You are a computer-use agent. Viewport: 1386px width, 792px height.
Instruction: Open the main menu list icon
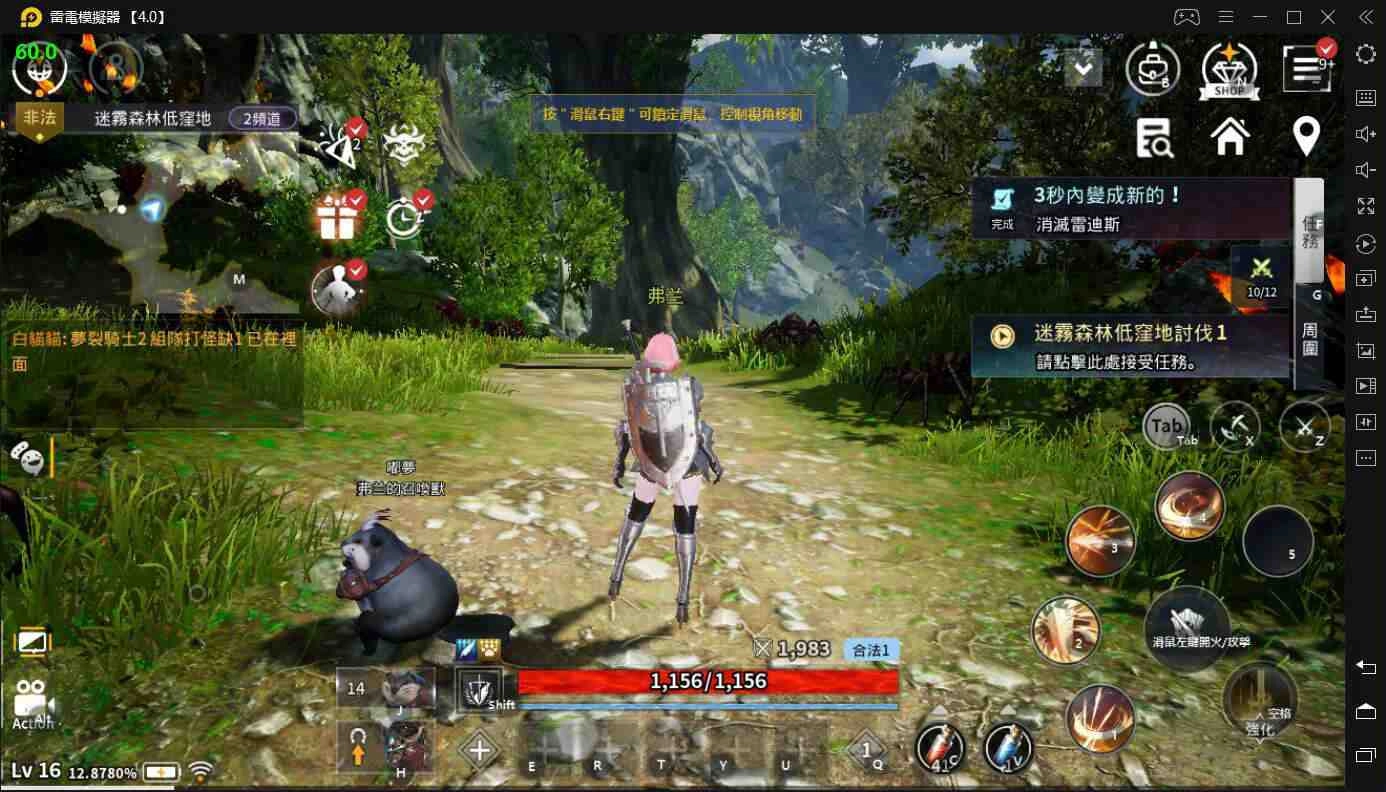click(x=1306, y=68)
